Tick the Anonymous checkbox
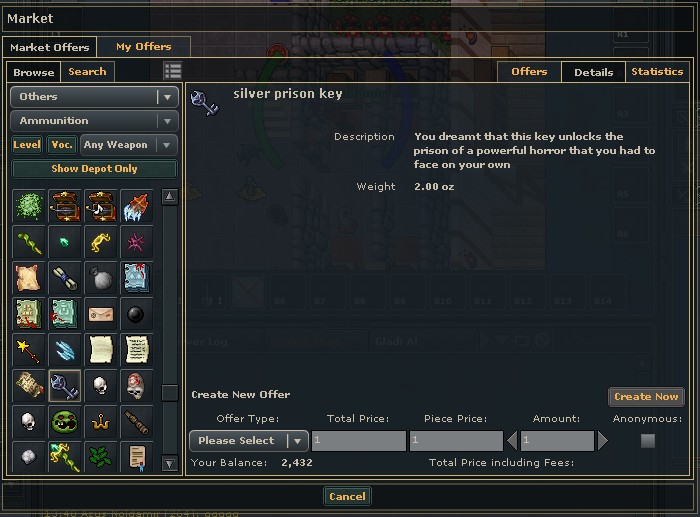 tap(648, 441)
